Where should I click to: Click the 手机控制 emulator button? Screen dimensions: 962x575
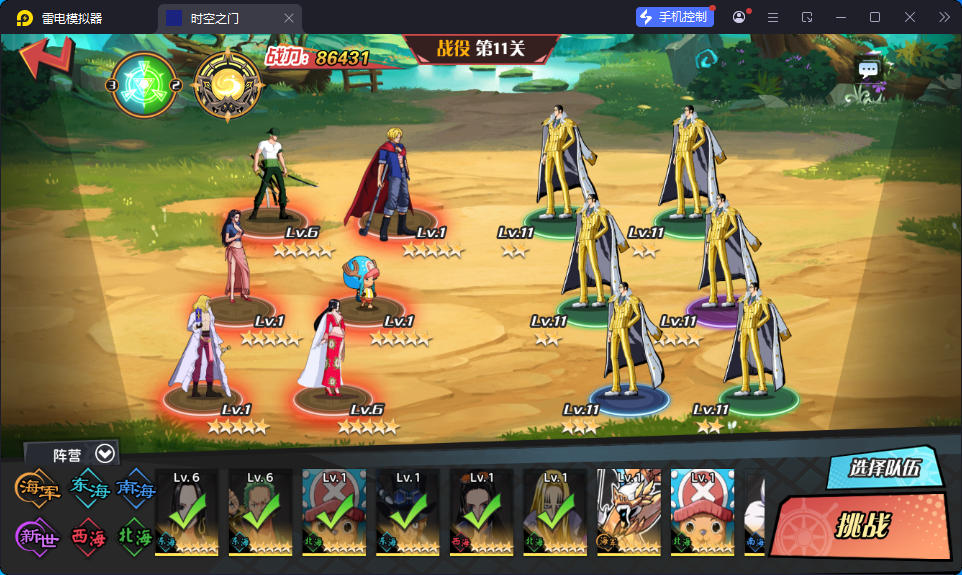(675, 17)
